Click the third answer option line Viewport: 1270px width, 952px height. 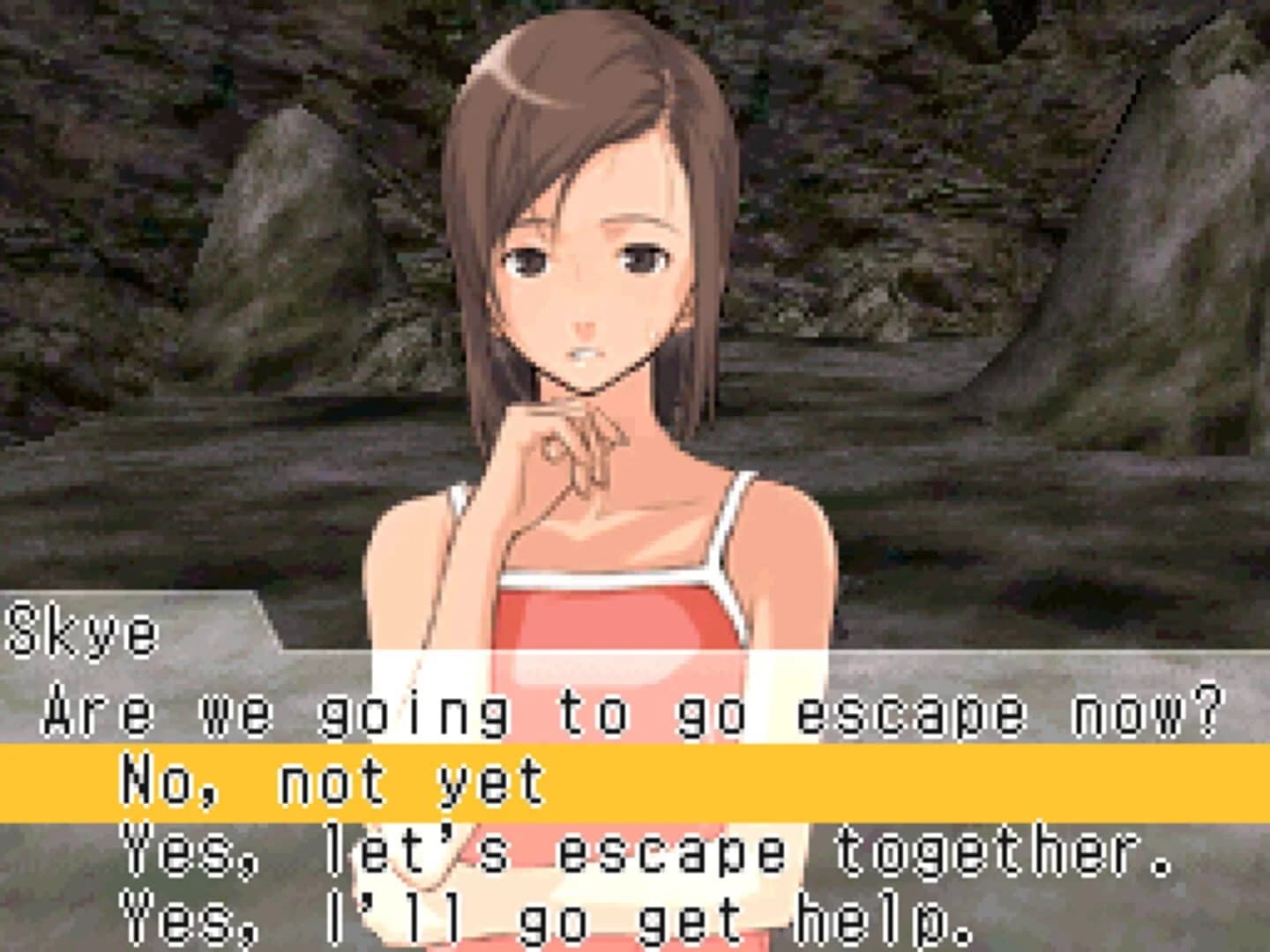459,917
